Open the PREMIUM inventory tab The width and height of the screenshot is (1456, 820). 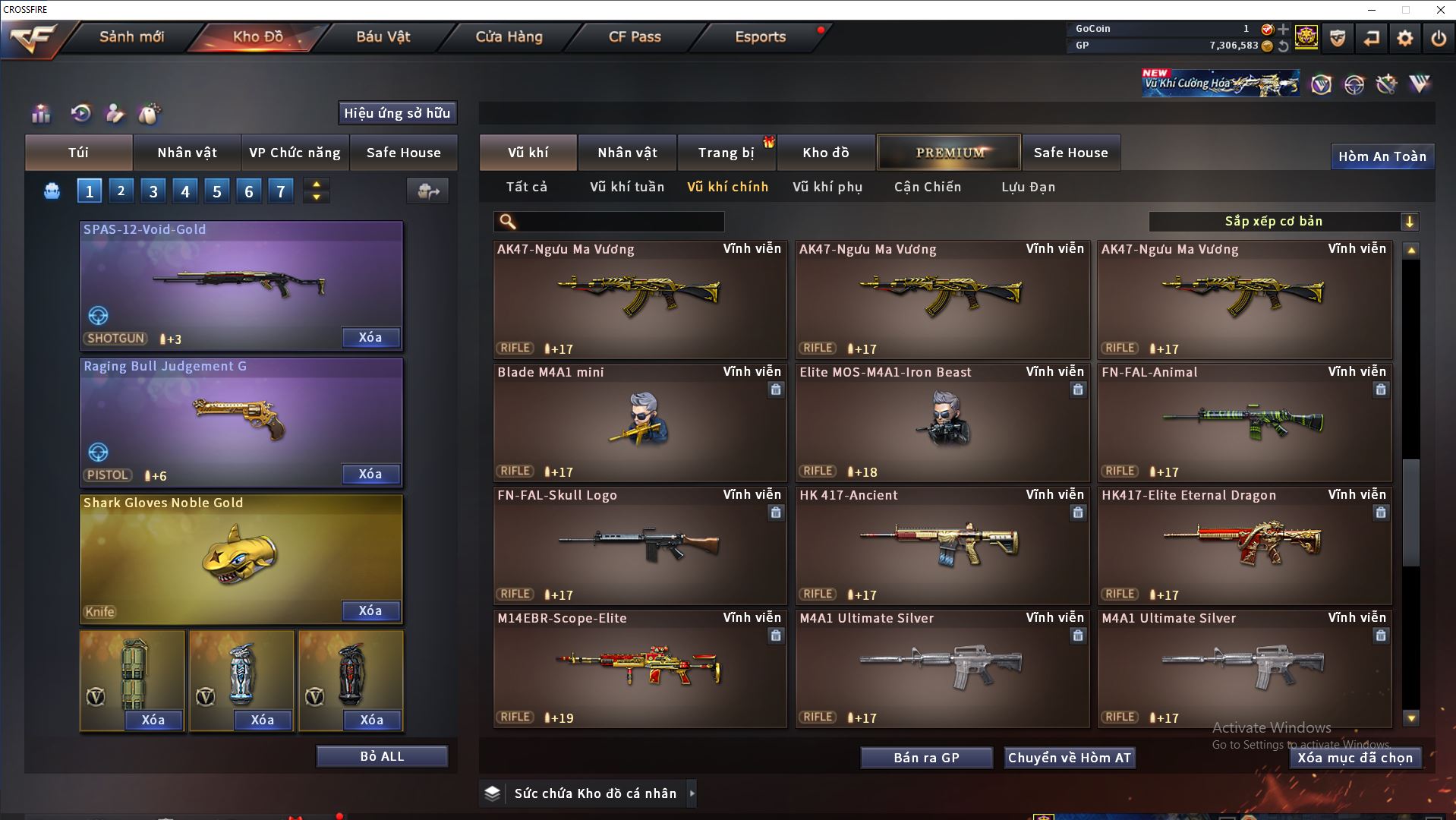coord(950,153)
